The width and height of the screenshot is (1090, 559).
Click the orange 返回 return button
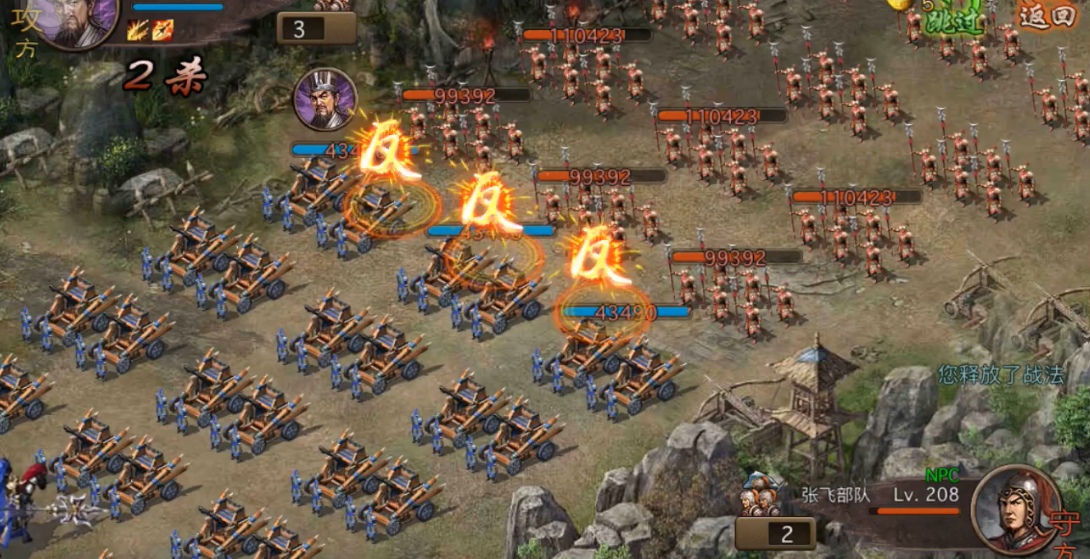pyautogui.click(x=1046, y=16)
